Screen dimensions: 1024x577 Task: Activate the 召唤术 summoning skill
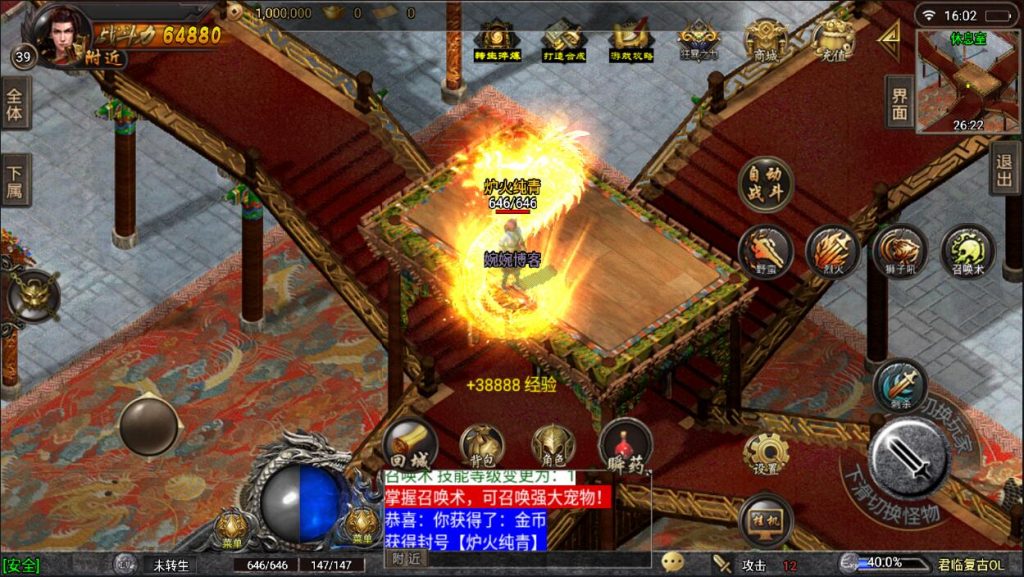click(x=967, y=251)
